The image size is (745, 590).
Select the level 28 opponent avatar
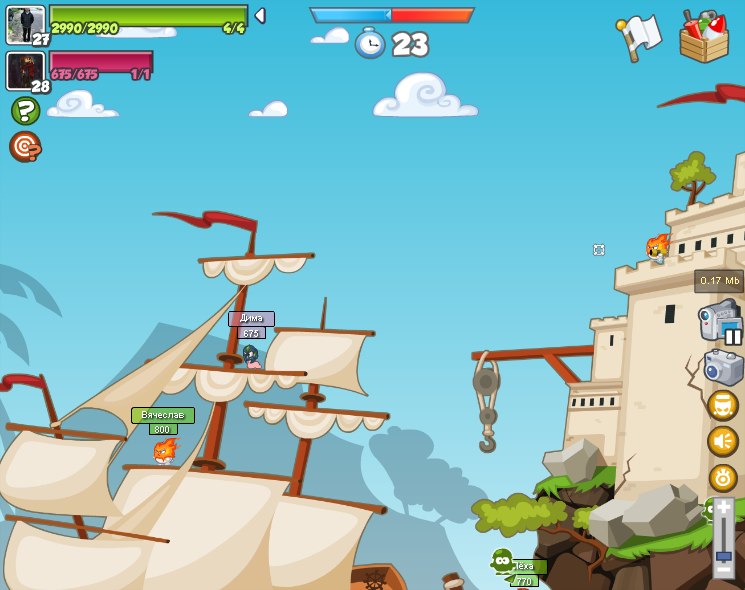[x=25, y=71]
